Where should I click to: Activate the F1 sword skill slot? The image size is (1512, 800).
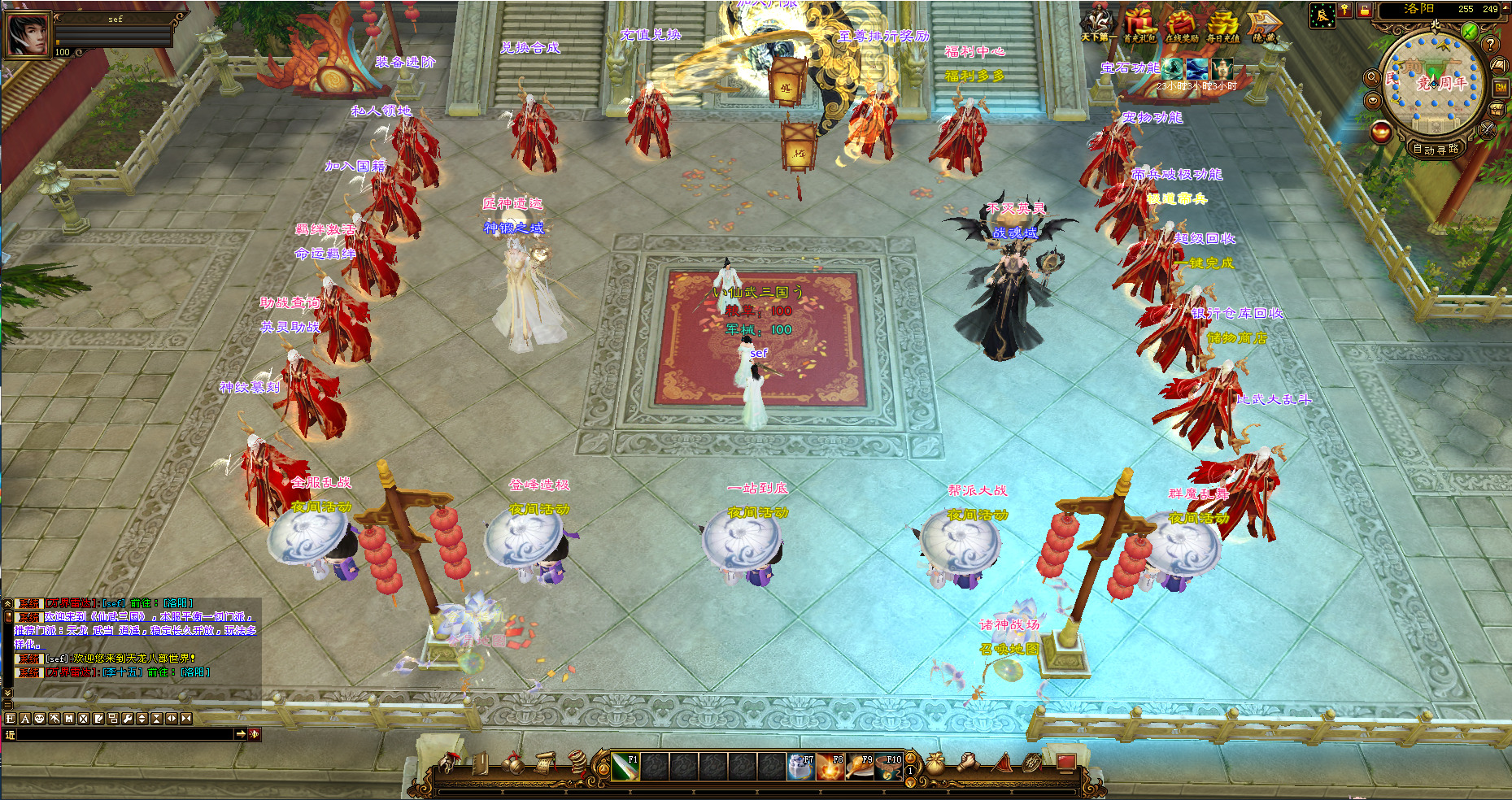(x=625, y=767)
